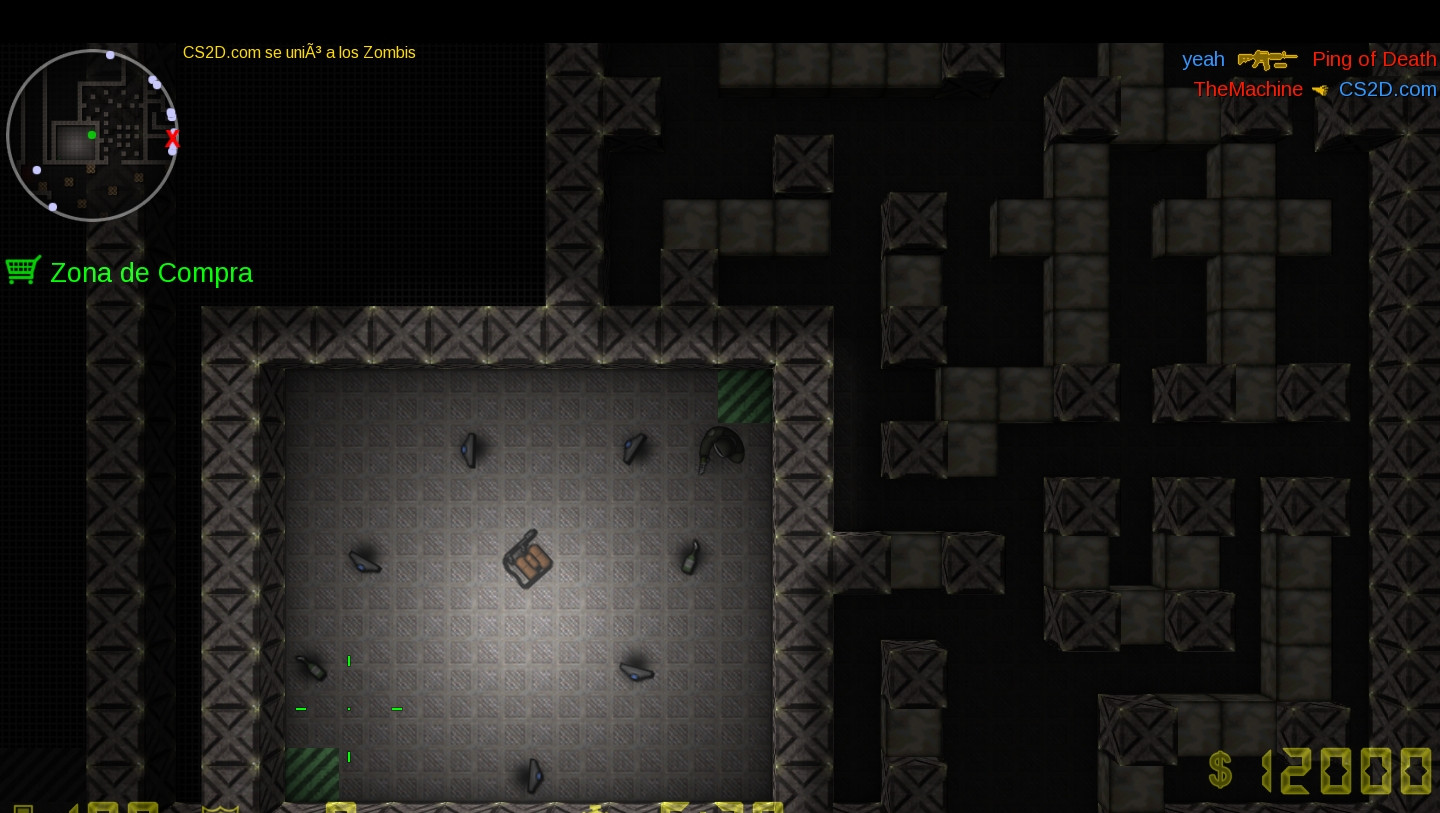Click the dropped pistol at the bottom of the room
This screenshot has height=813, width=1440.
[533, 777]
